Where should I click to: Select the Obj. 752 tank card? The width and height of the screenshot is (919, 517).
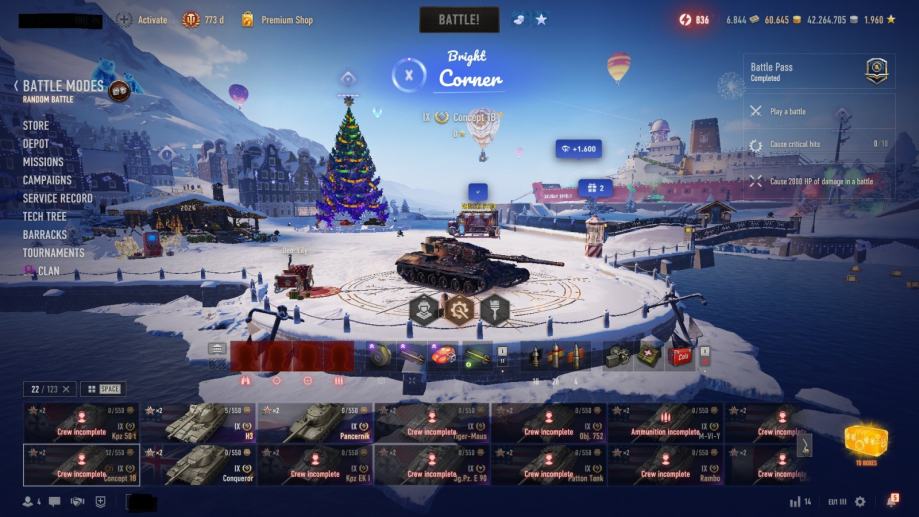point(548,423)
